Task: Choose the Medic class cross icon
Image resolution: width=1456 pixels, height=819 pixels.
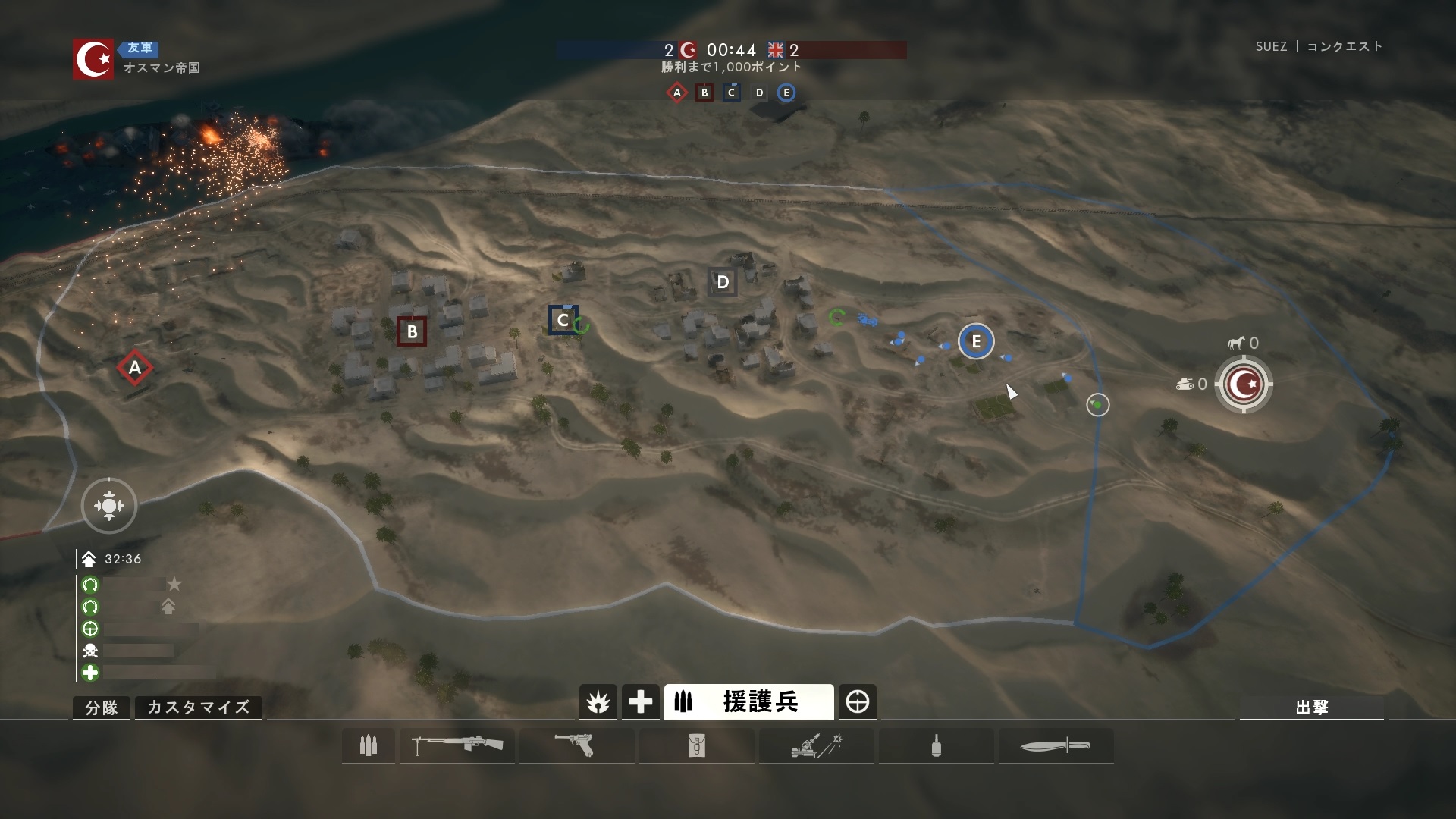Action: pyautogui.click(x=640, y=702)
